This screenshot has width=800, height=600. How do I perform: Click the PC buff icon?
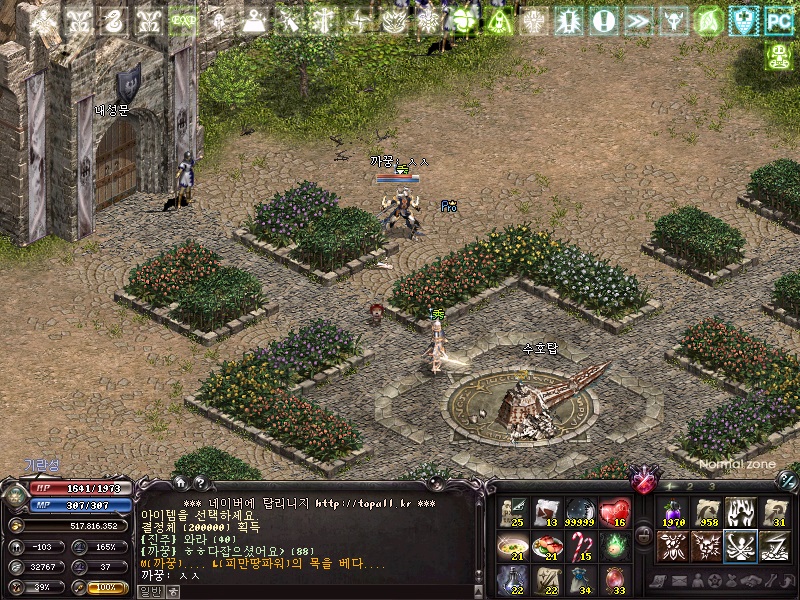pos(777,19)
